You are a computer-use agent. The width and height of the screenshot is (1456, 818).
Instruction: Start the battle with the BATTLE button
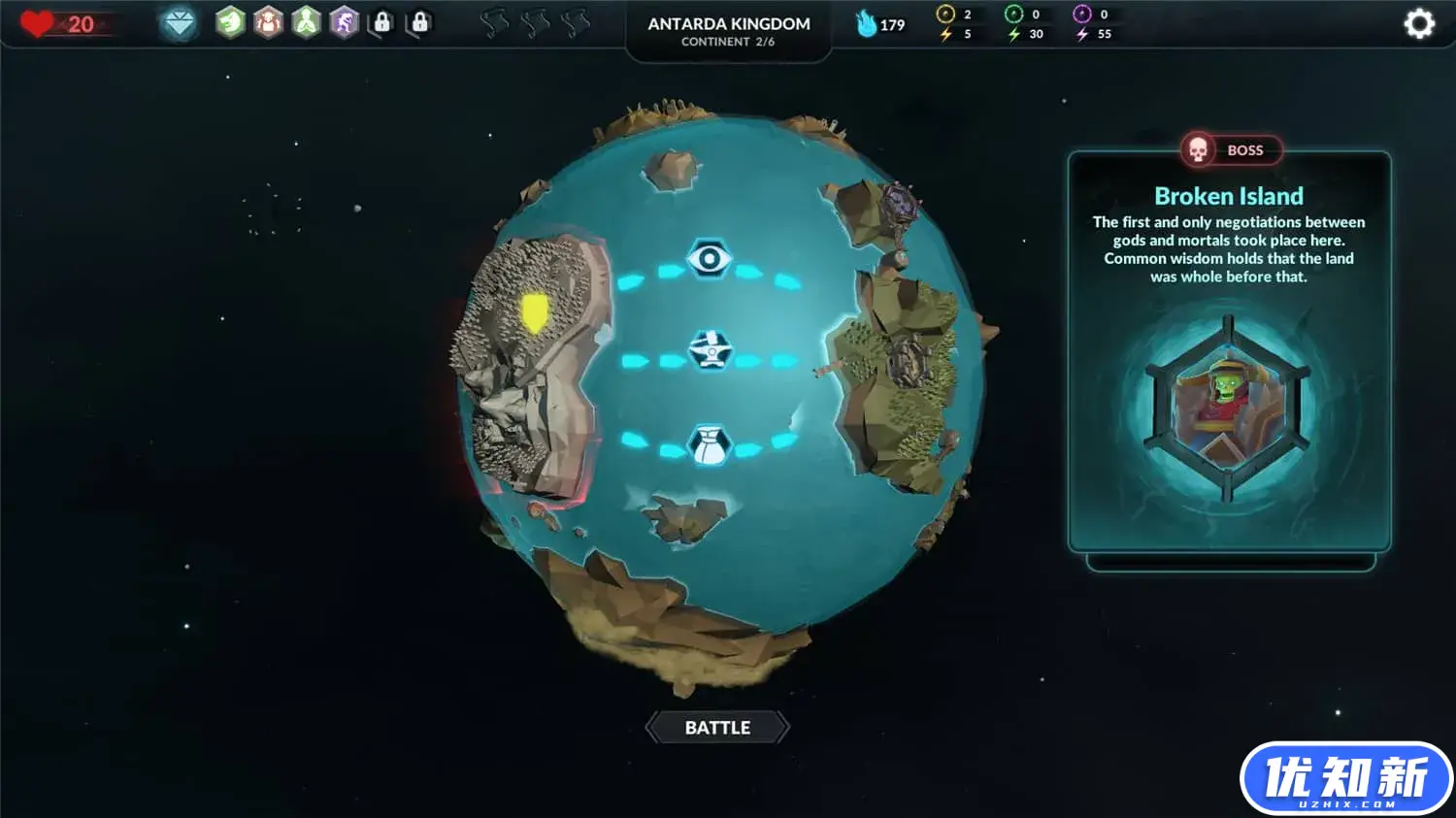(x=717, y=728)
